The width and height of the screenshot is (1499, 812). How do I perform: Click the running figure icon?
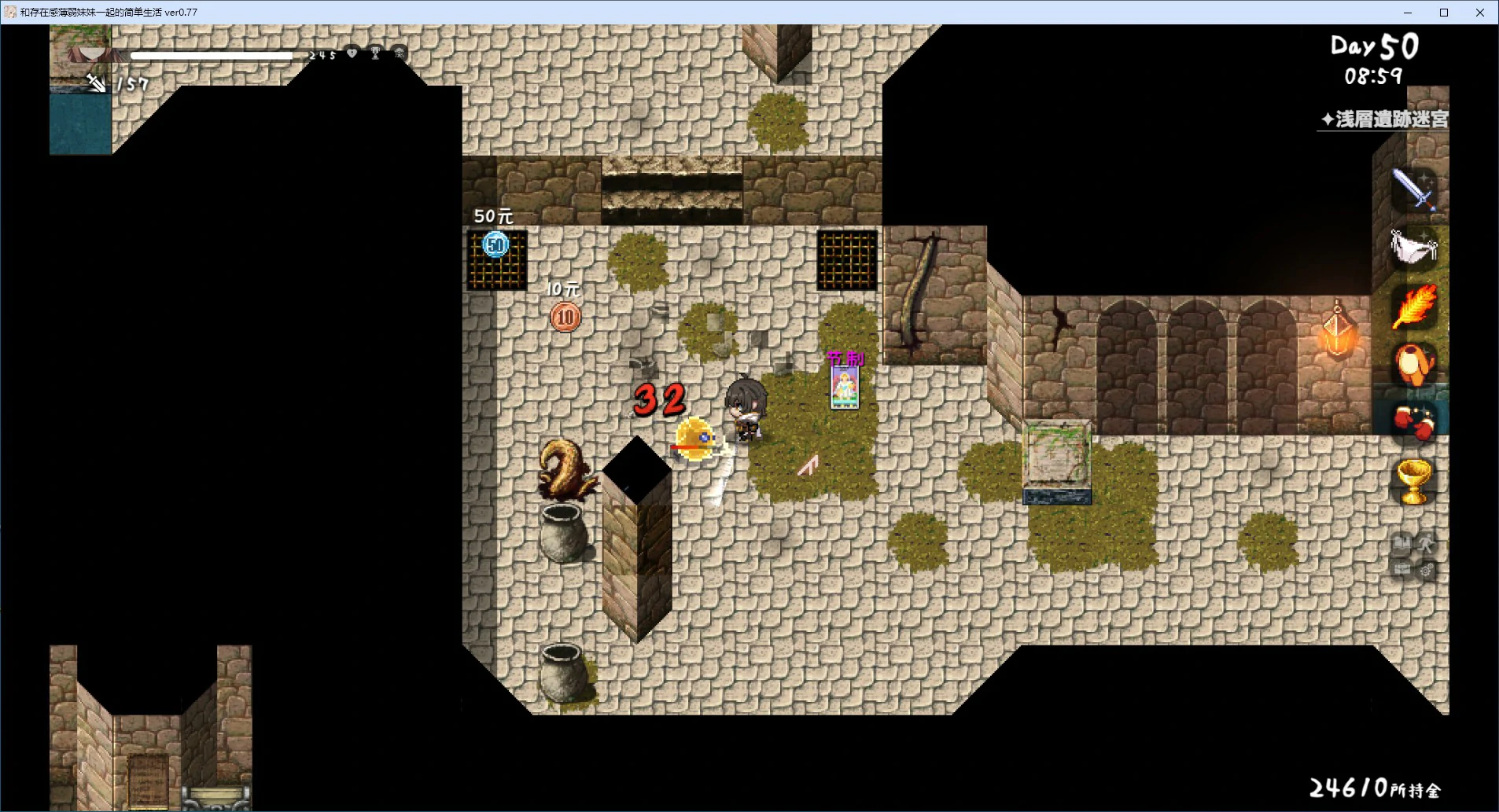click(x=1426, y=542)
